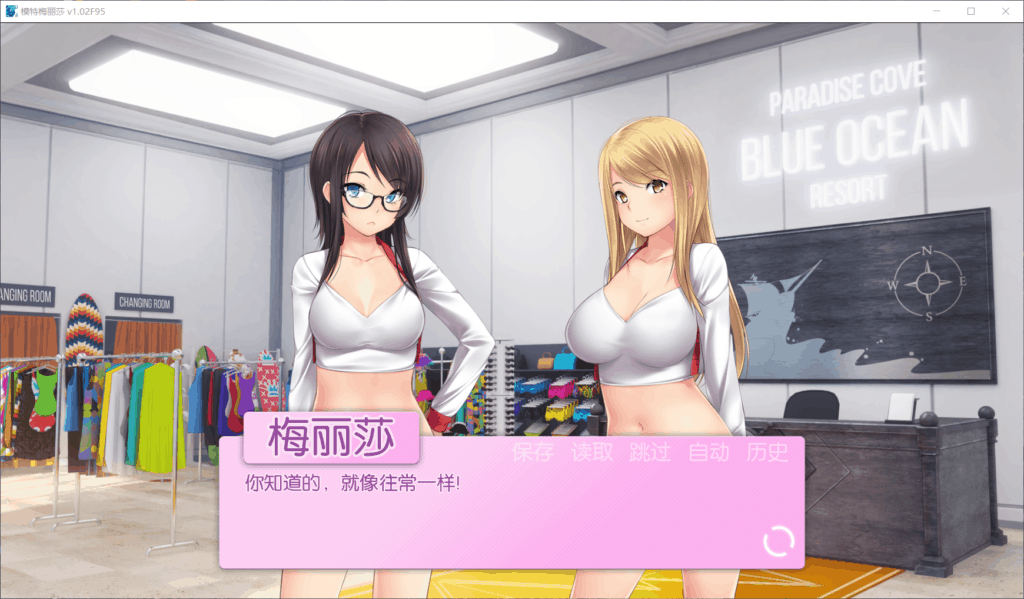The height and width of the screenshot is (599, 1024).
Task: Open the 读取 (Load) menu
Action: [x=592, y=452]
